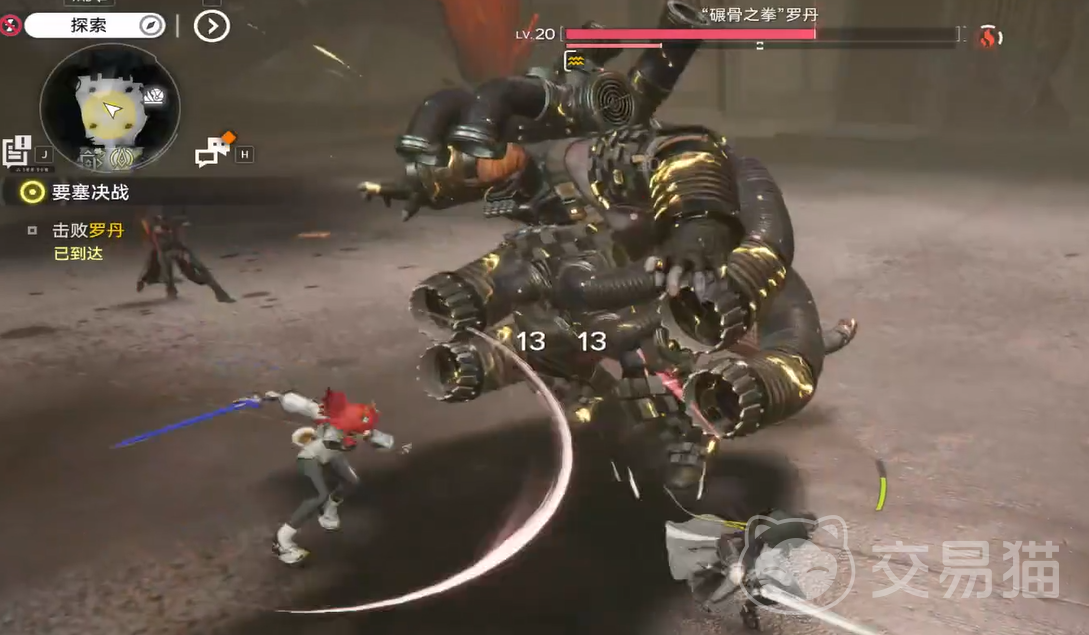Image resolution: width=1089 pixels, height=635 pixels.
Task: Open the circular minimap
Action: tap(110, 108)
